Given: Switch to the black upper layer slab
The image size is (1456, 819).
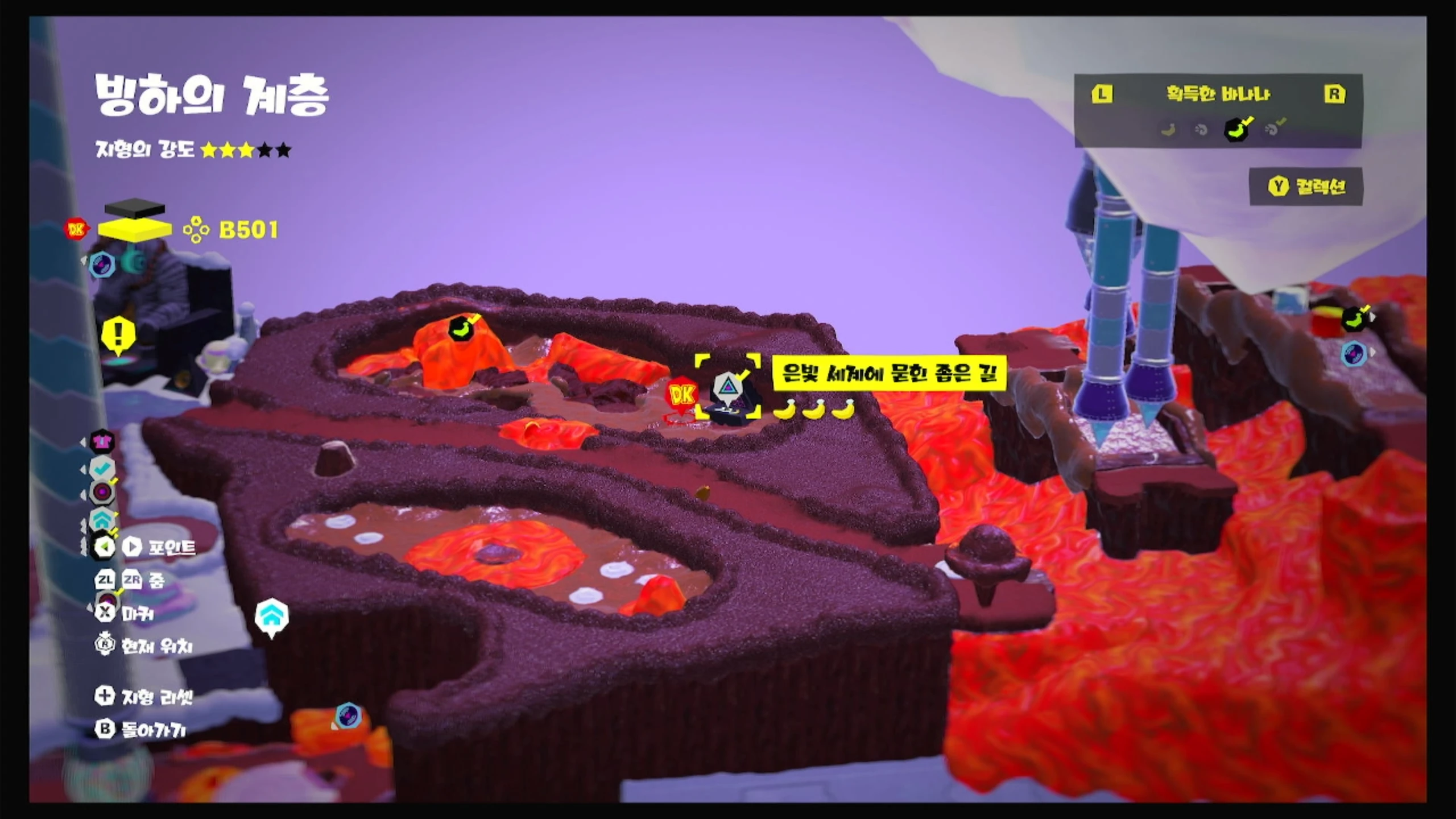Looking at the screenshot, I should pos(134,208).
